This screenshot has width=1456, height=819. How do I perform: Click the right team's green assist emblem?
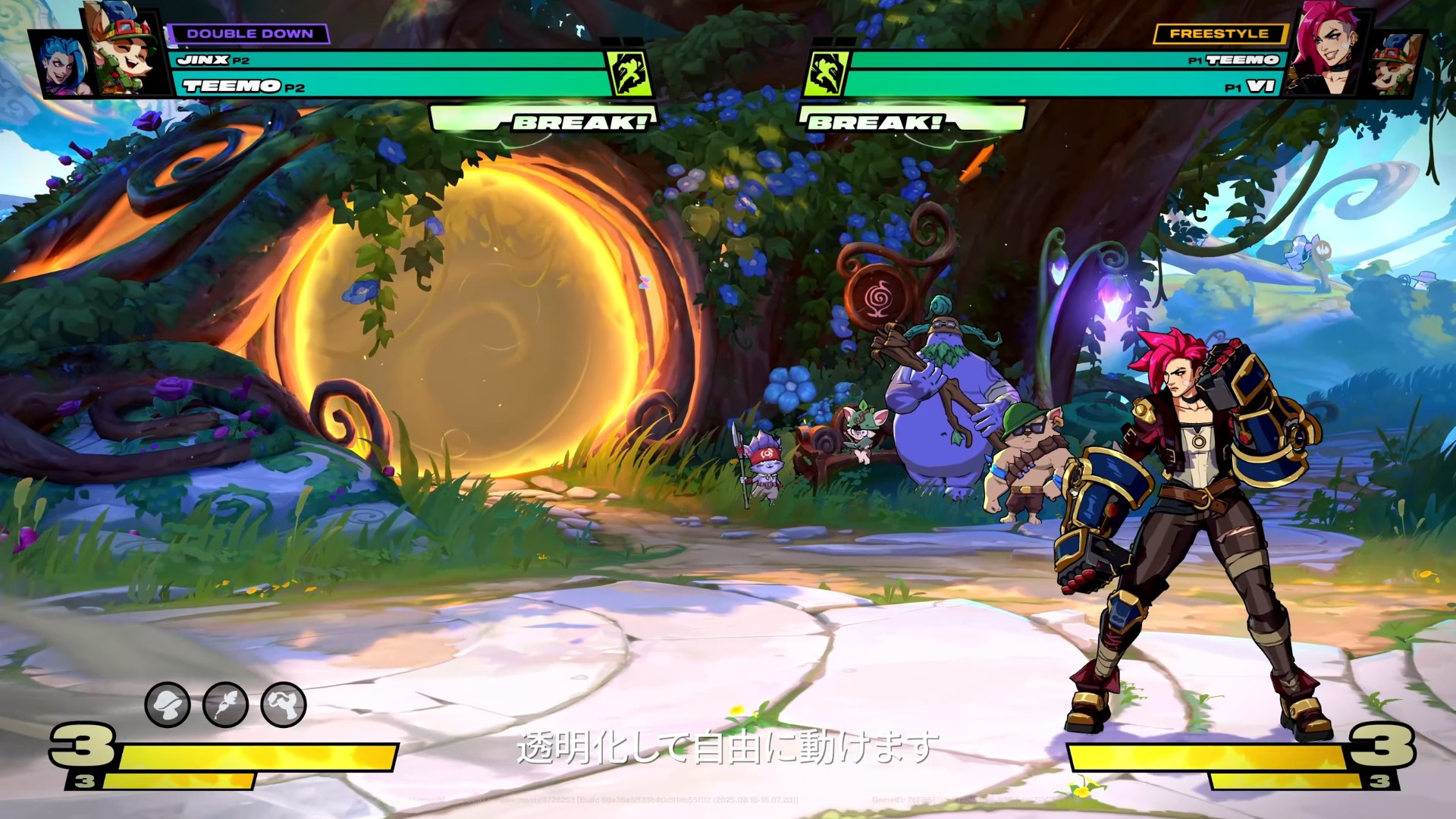[x=826, y=74]
